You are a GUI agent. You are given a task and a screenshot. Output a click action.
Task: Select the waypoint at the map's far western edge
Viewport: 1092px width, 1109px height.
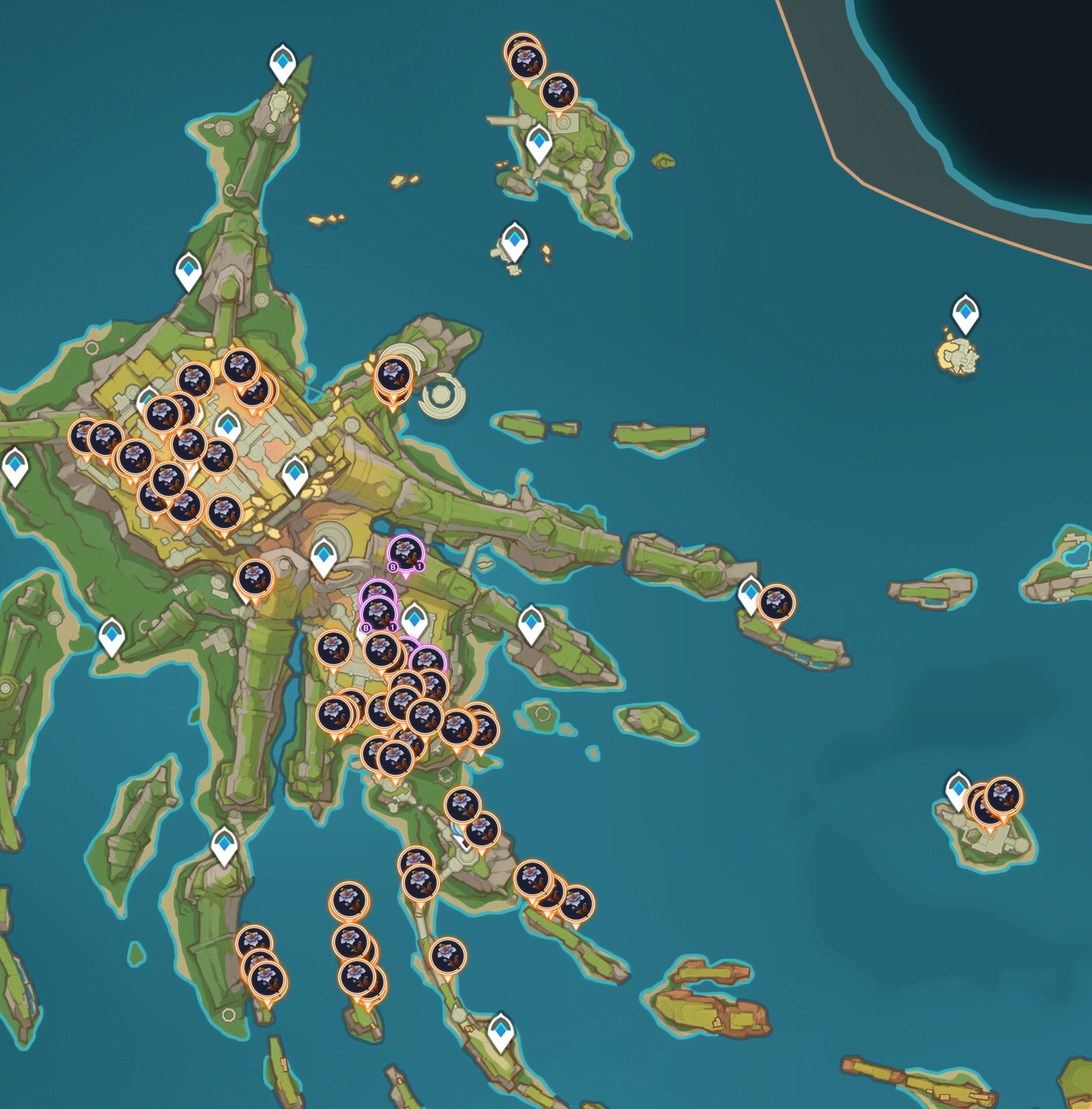coord(15,466)
